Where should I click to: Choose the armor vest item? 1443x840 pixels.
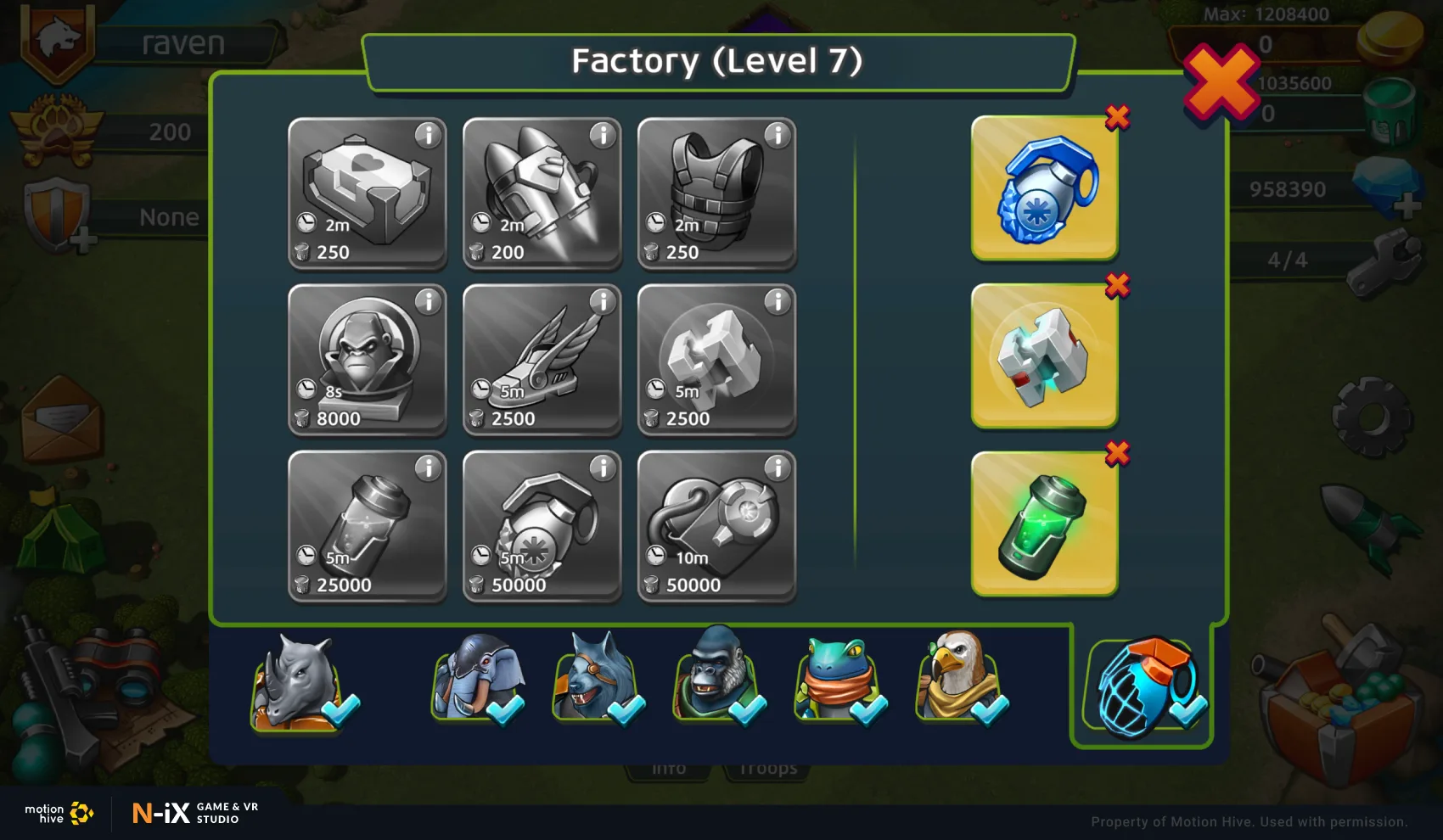(716, 193)
